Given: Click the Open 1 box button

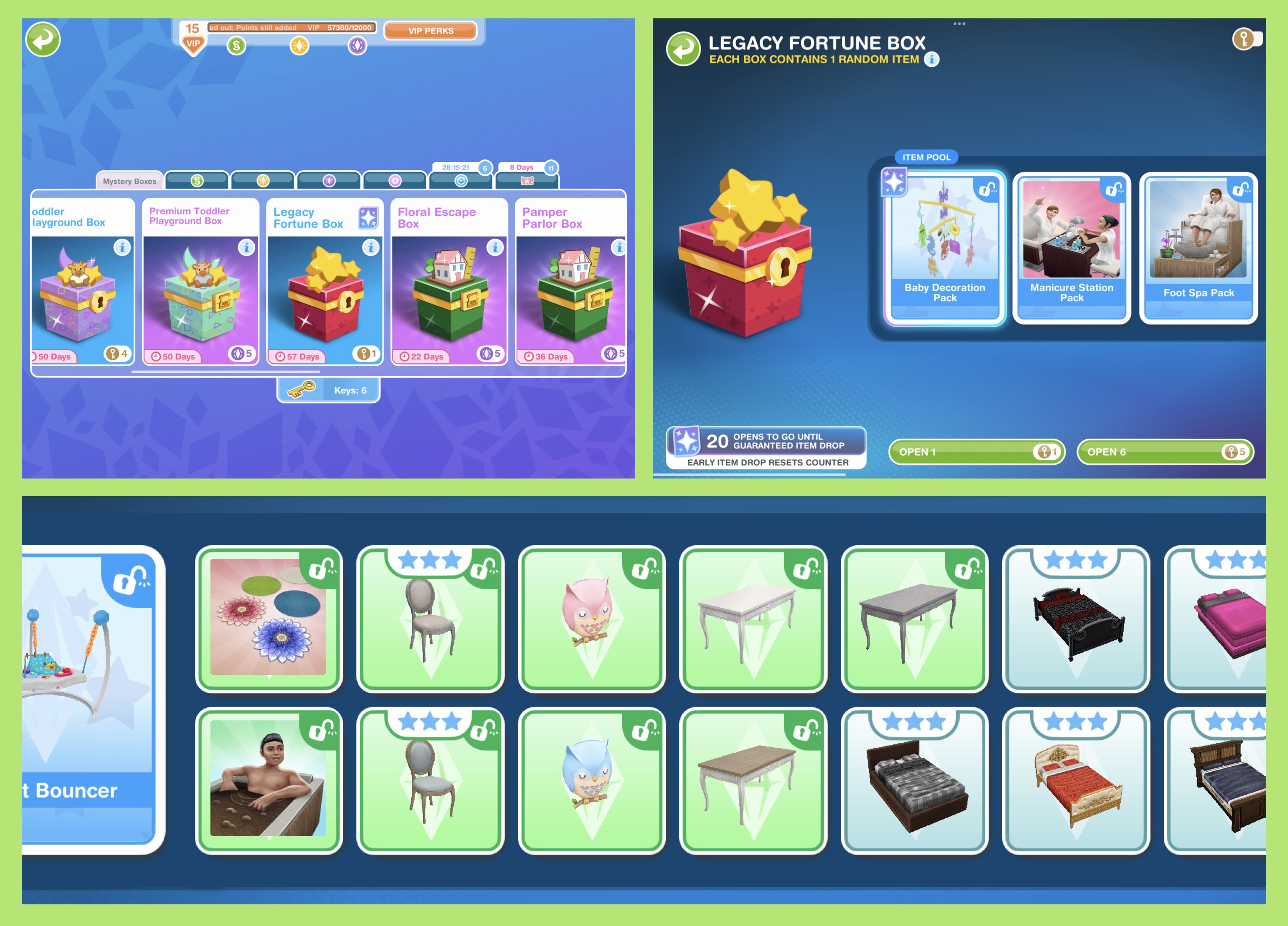Looking at the screenshot, I should coord(976,452).
